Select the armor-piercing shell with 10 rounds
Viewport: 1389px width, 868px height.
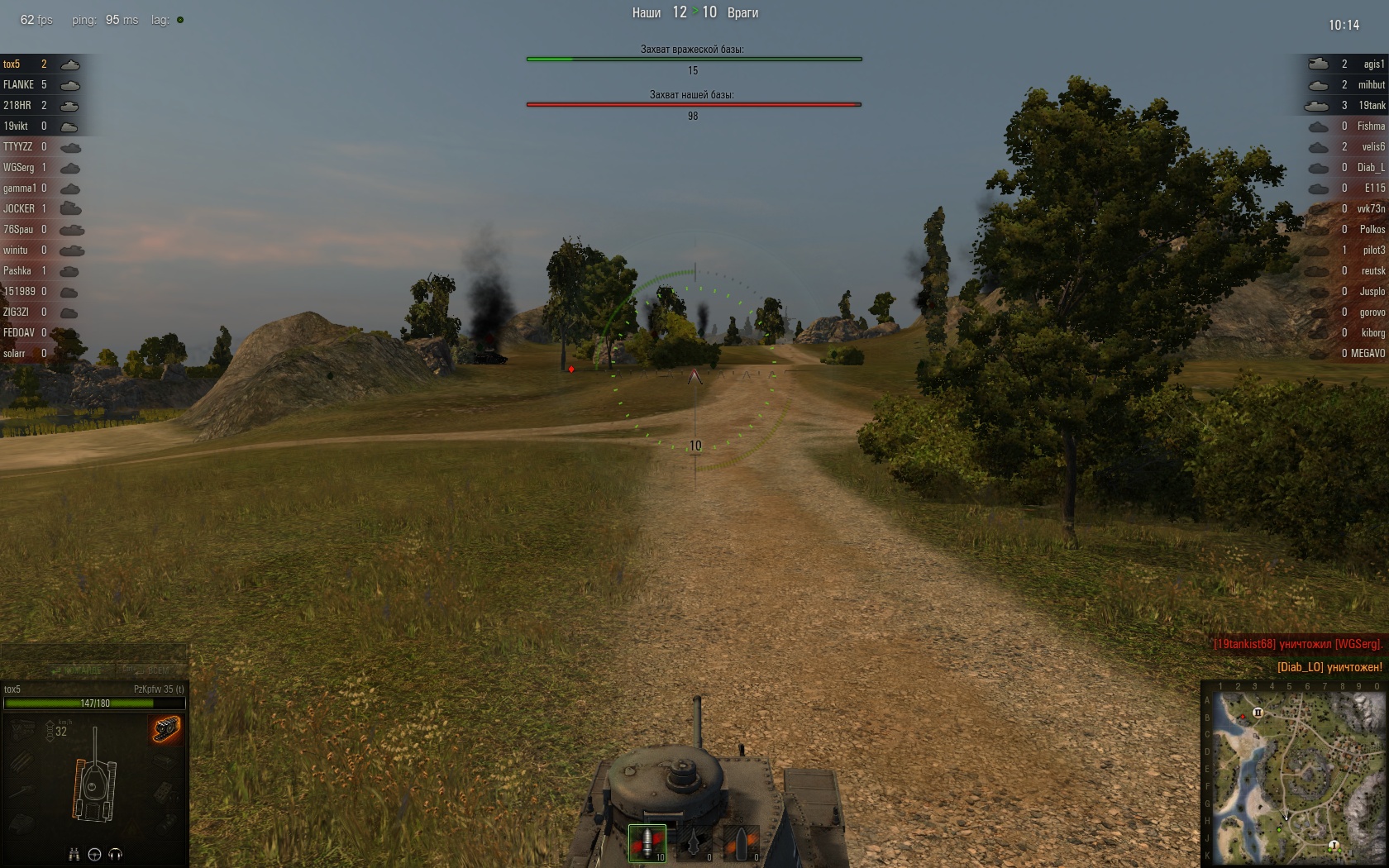(x=647, y=842)
